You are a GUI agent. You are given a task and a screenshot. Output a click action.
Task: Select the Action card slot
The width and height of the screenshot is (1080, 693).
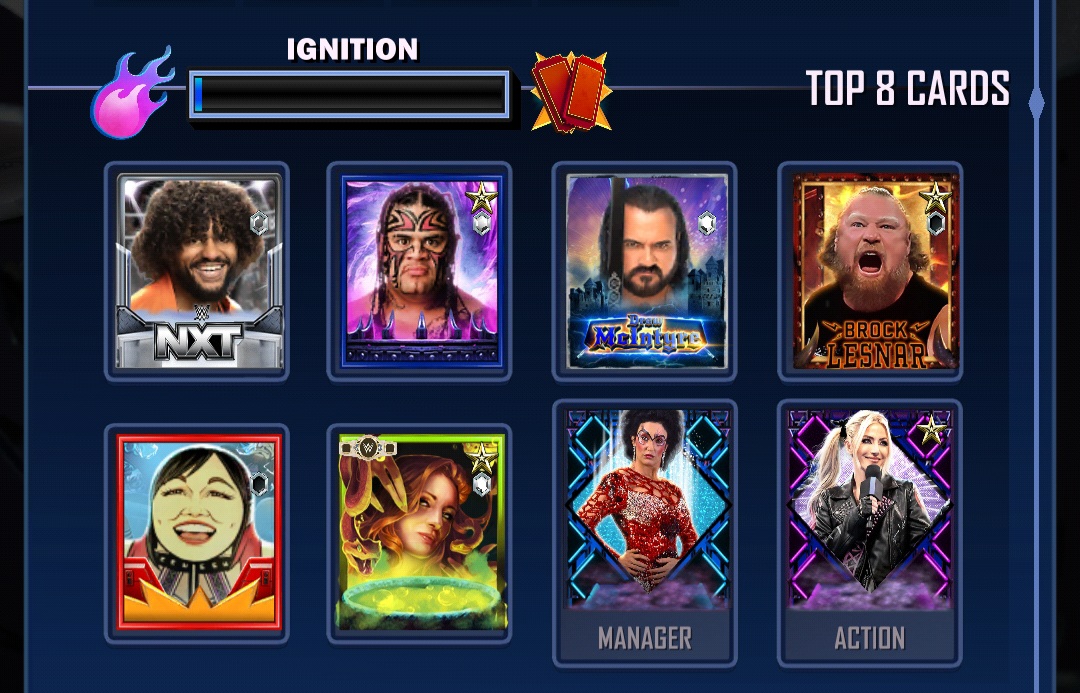(870, 532)
